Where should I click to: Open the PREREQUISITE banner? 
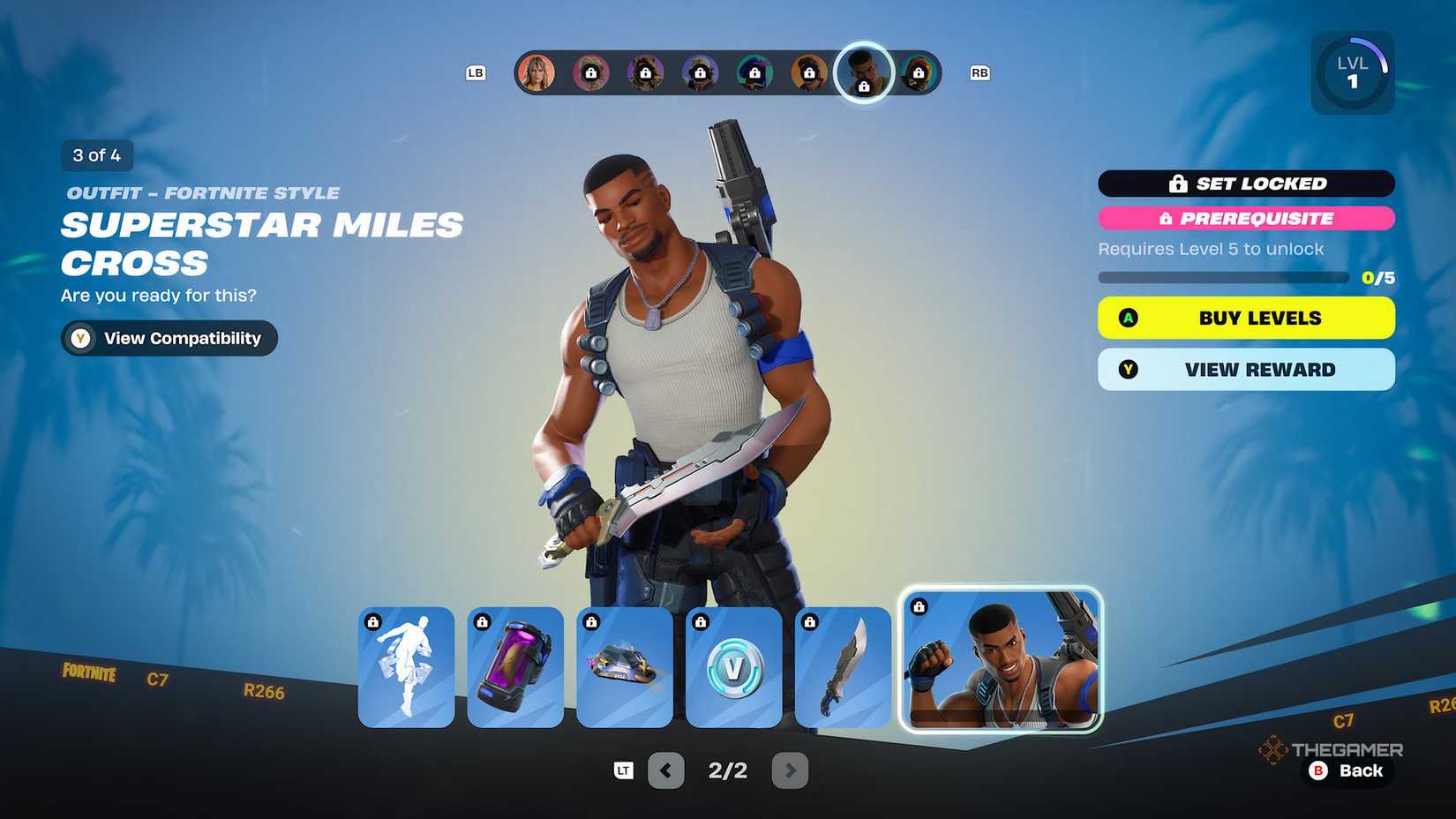click(x=1246, y=219)
